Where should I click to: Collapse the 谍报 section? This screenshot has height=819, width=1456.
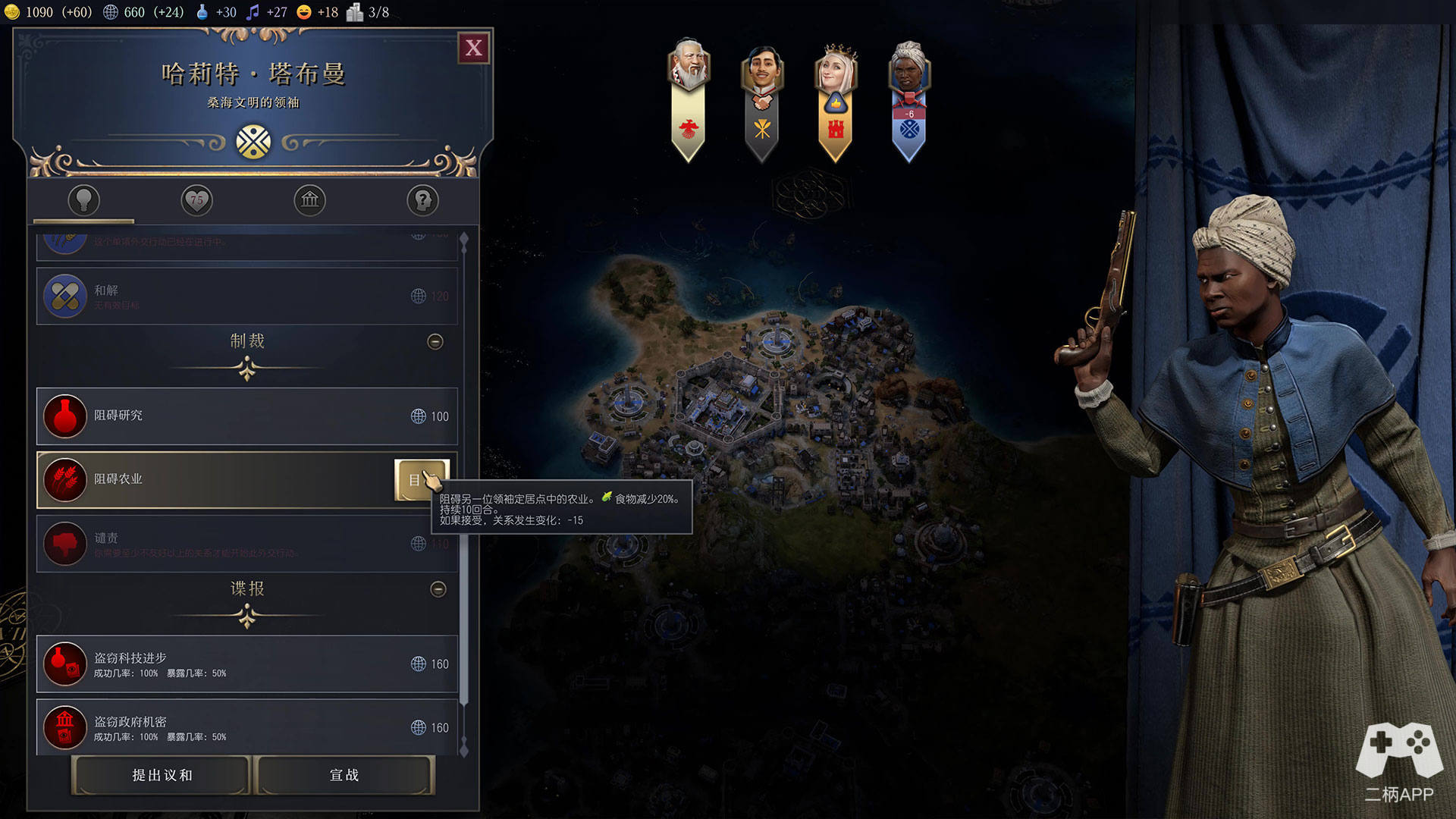tap(438, 589)
